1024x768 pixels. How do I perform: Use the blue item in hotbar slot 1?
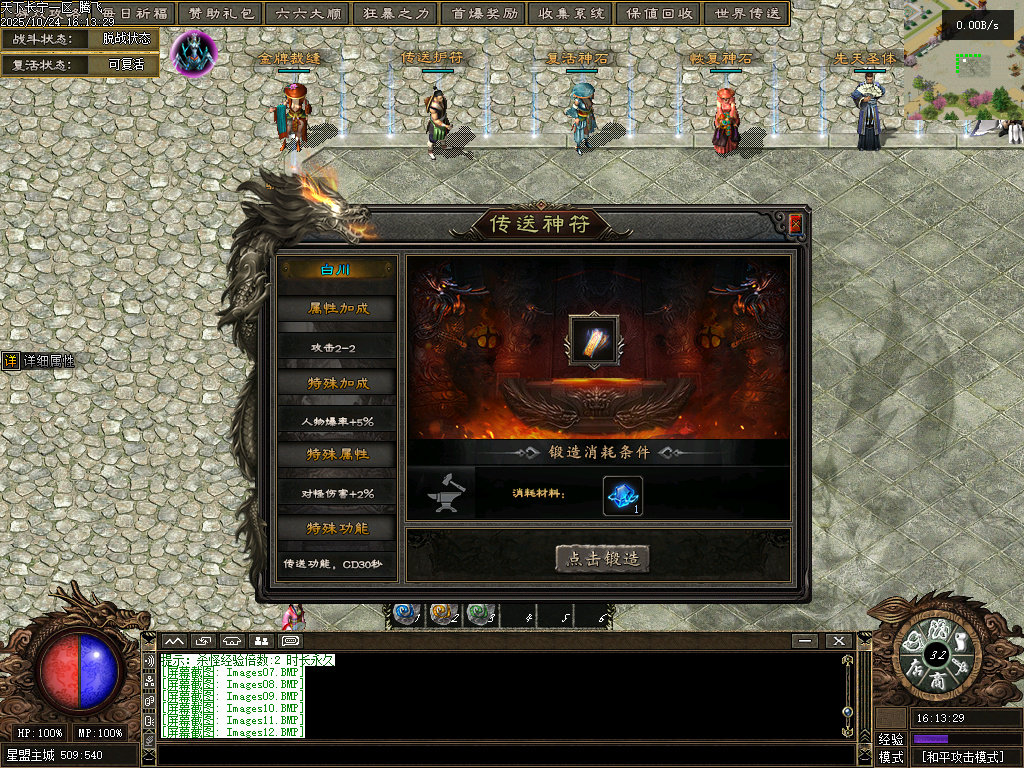(x=405, y=615)
